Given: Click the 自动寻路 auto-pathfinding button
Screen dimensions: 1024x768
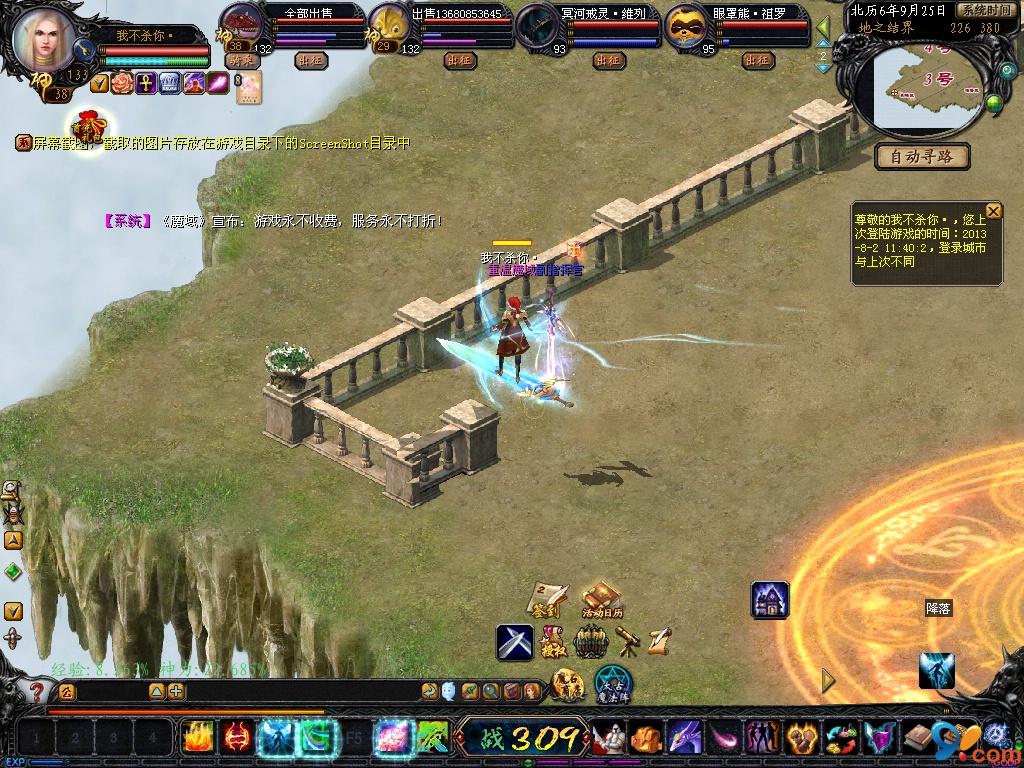Looking at the screenshot, I should point(922,156).
